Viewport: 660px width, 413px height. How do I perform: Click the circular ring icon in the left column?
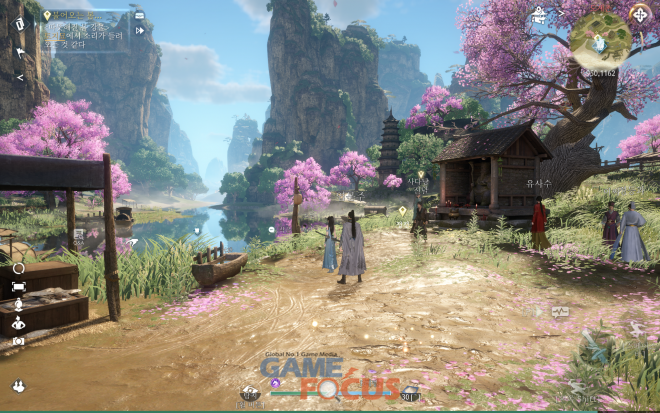tap(18, 268)
